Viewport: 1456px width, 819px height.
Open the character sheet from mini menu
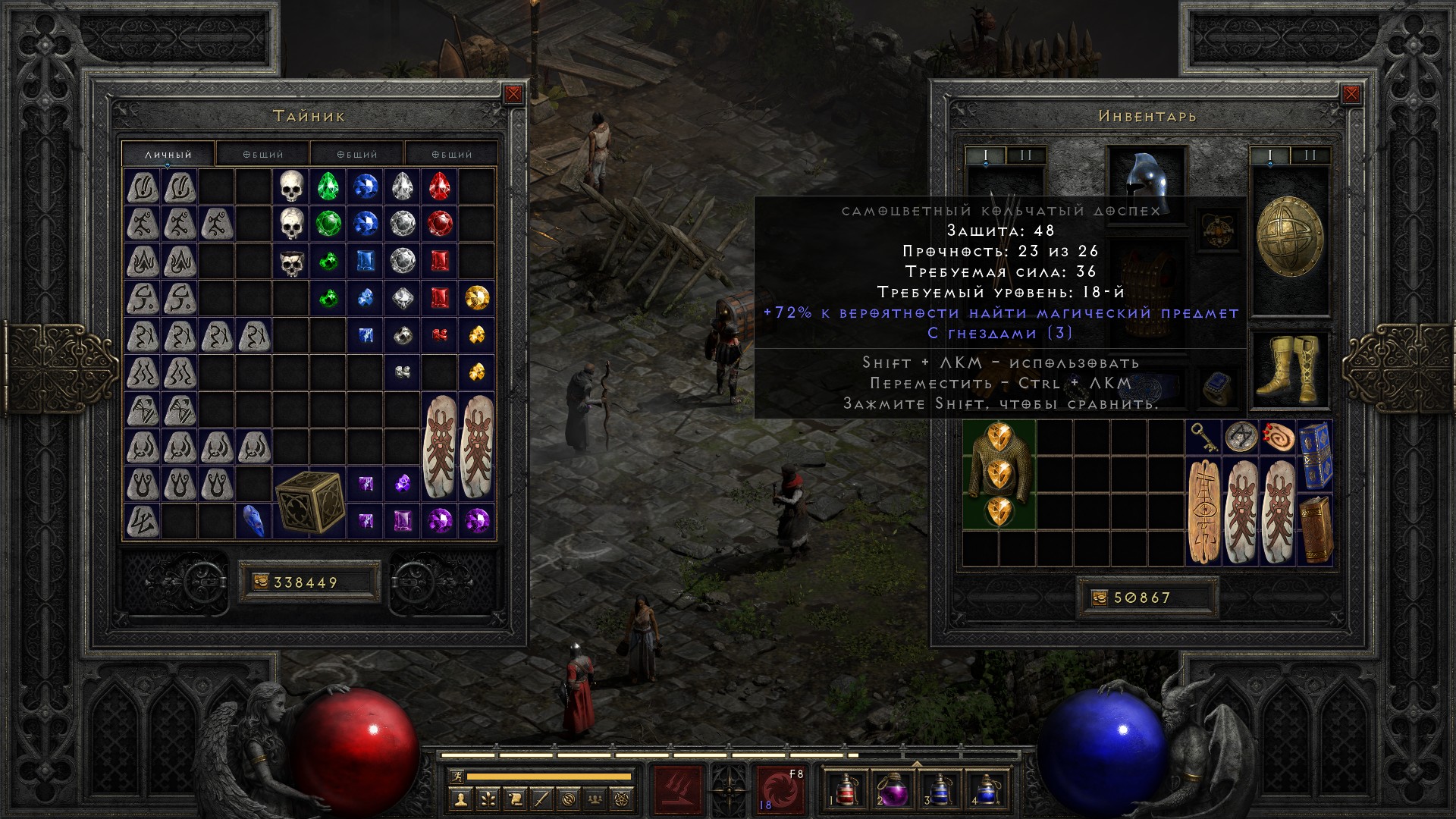pyautogui.click(x=460, y=799)
